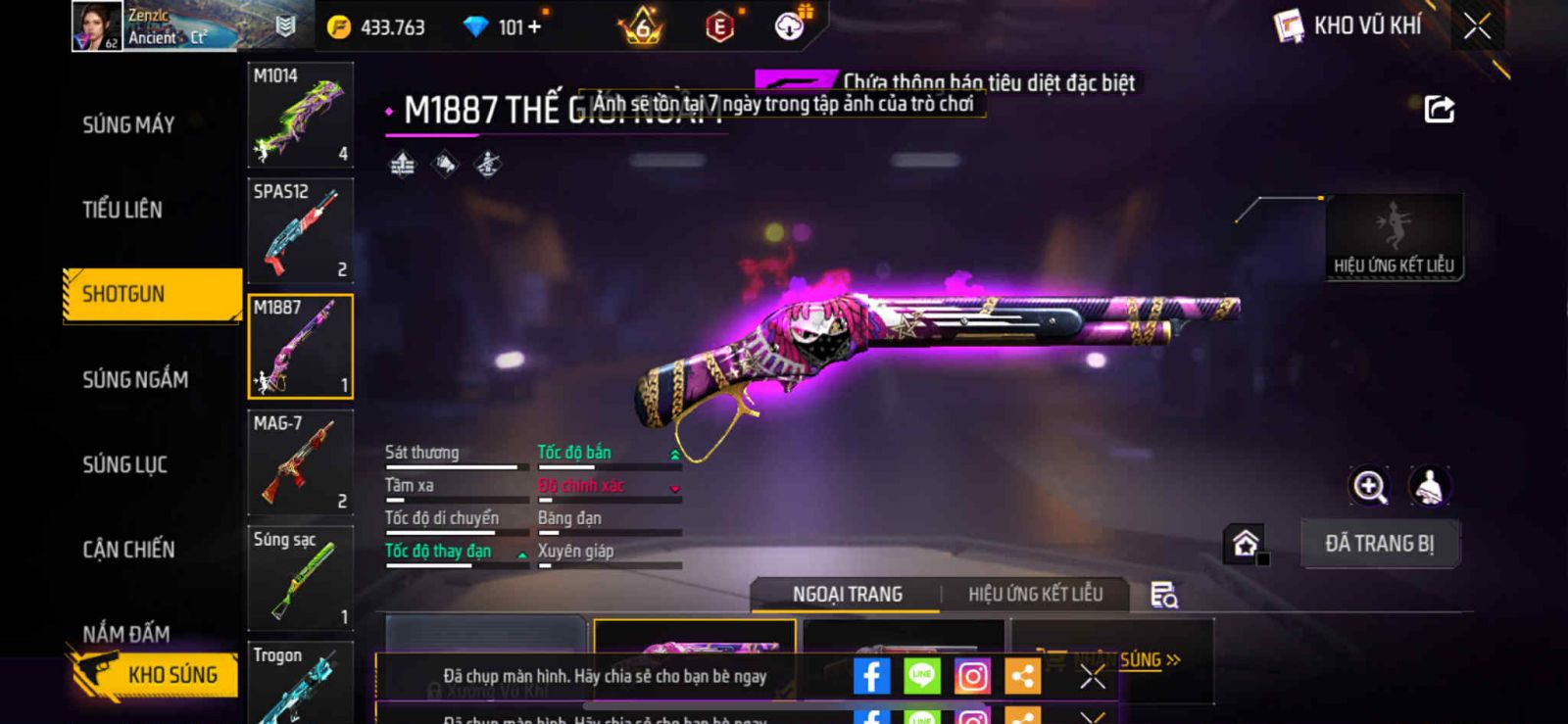Zoom in with the magnifier icon
This screenshot has width=1568, height=724.
tap(1369, 486)
